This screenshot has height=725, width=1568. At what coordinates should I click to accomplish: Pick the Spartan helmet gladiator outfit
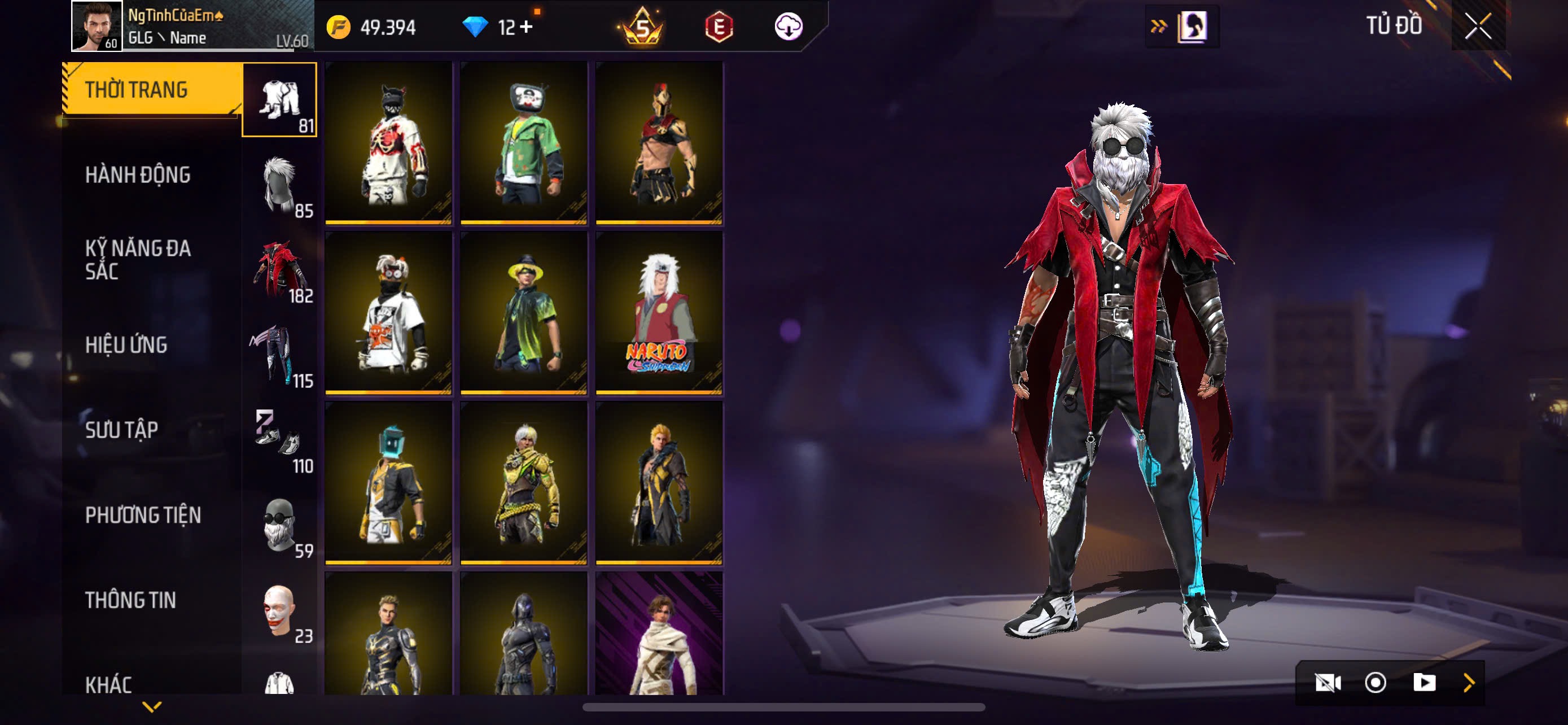(659, 143)
